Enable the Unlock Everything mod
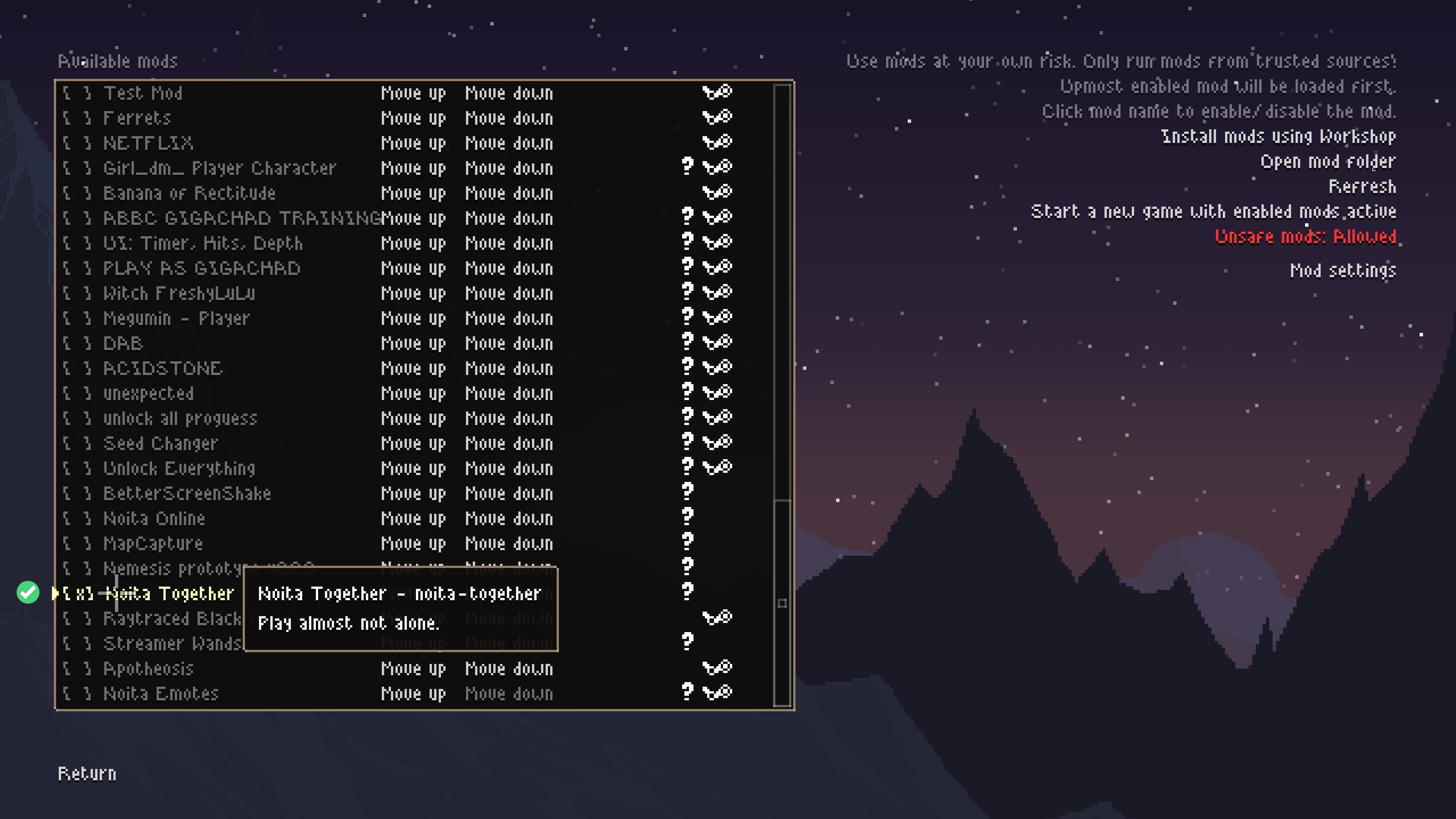 179,469
